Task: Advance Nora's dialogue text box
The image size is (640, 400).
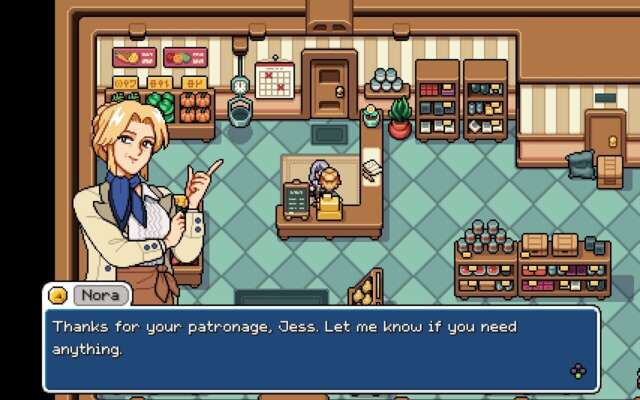Action: (x=578, y=372)
